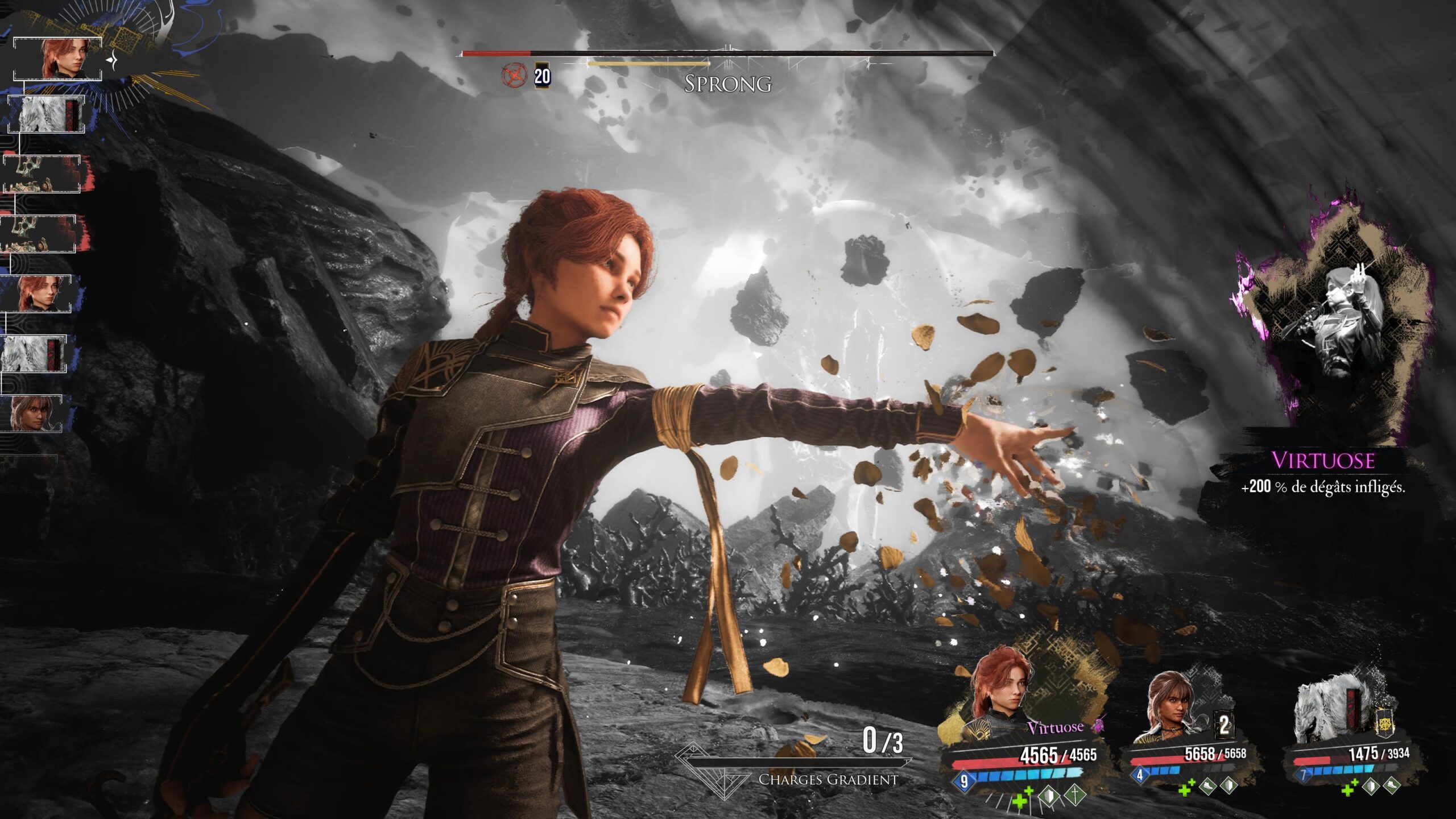Click Sciel's portrait in the turn order list

pos(33,413)
